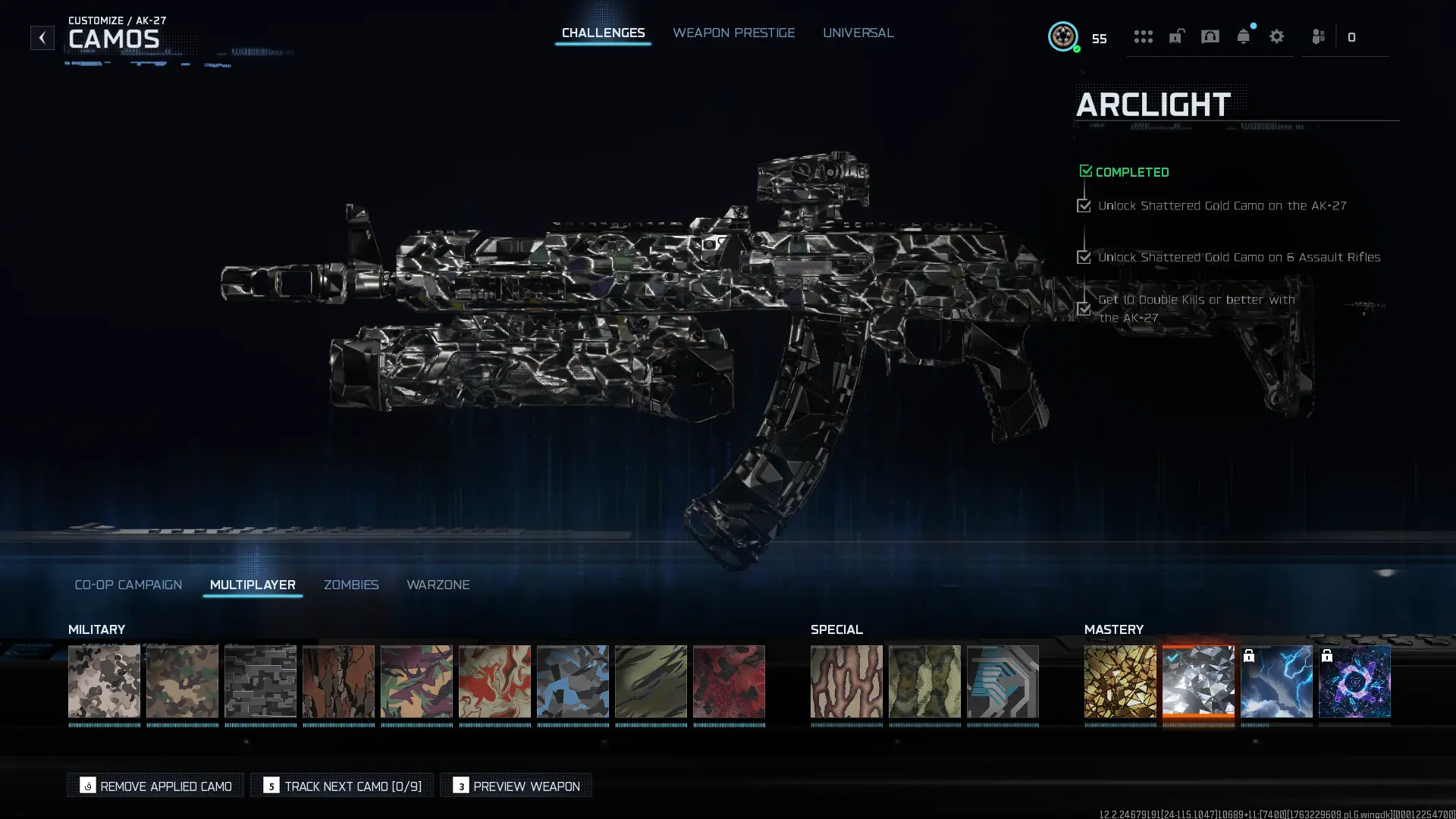The image size is (1456, 819).
Task: Click the Double Kills challenge checkmark
Action: pyautogui.click(x=1084, y=309)
